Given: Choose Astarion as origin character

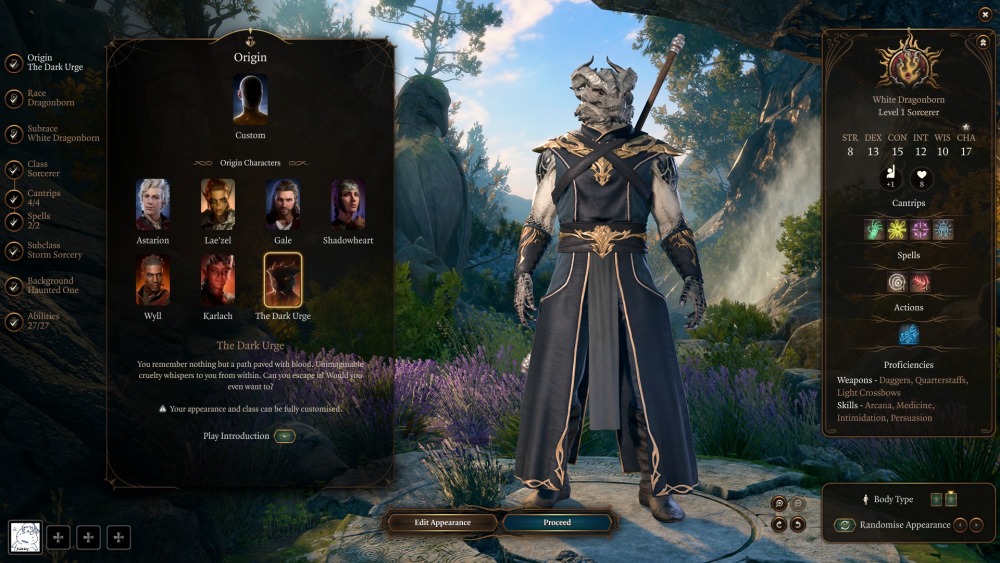Looking at the screenshot, I should tap(153, 205).
